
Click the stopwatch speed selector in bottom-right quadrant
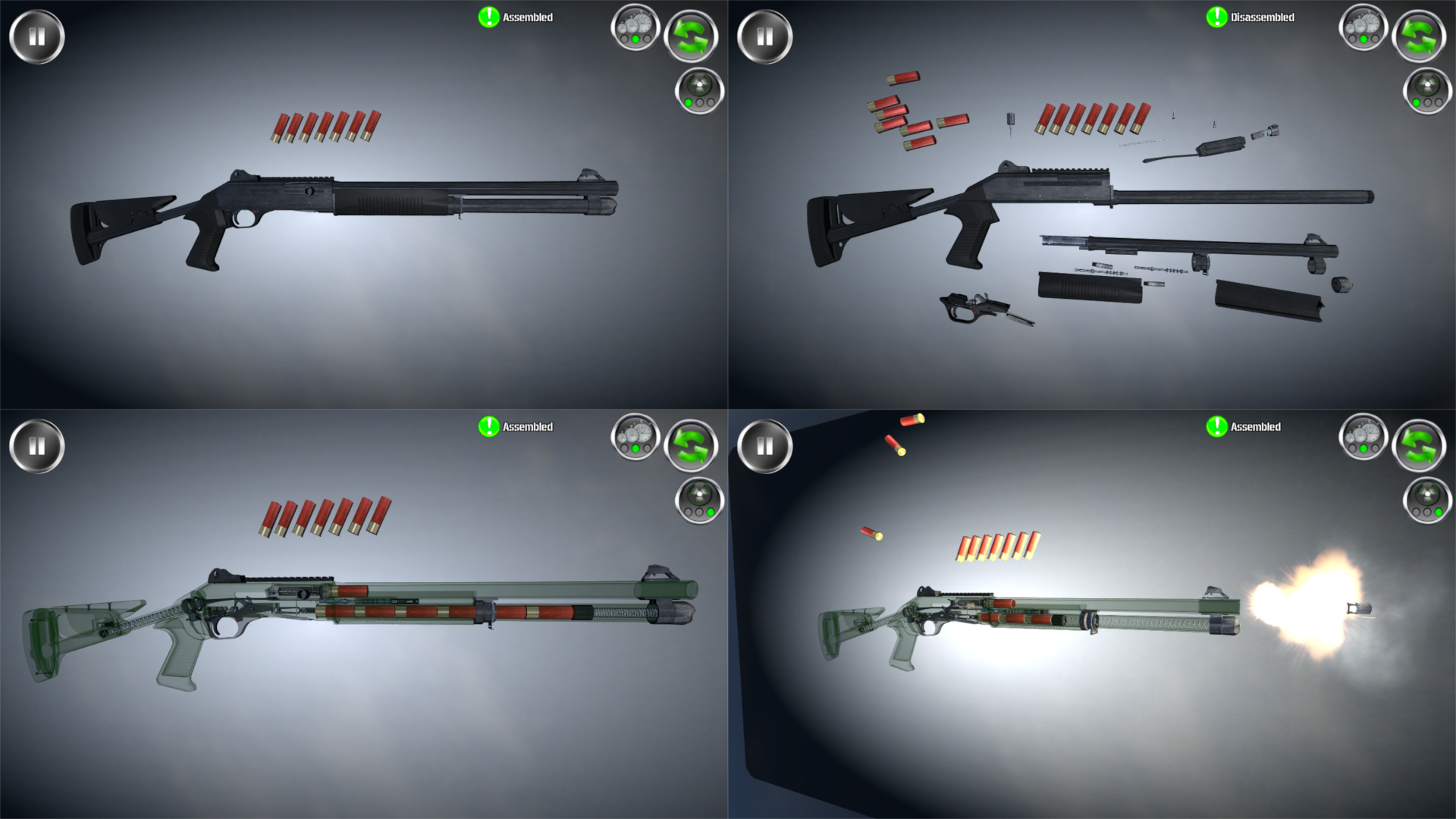1363,438
